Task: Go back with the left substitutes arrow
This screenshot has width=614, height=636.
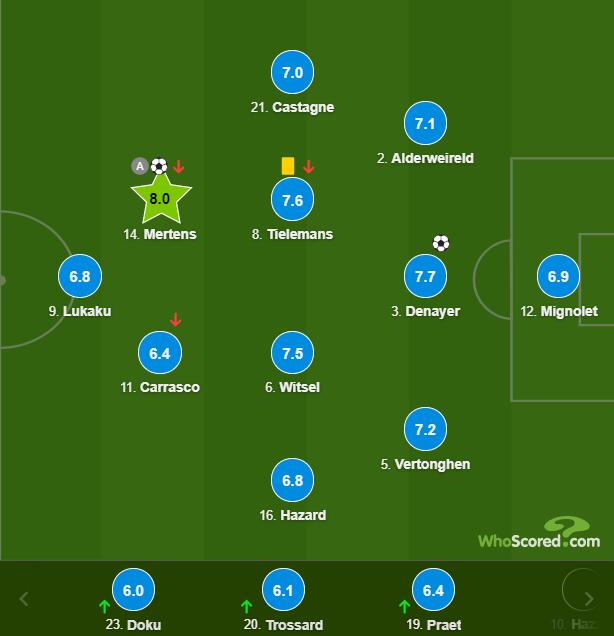Action: tap(24, 599)
